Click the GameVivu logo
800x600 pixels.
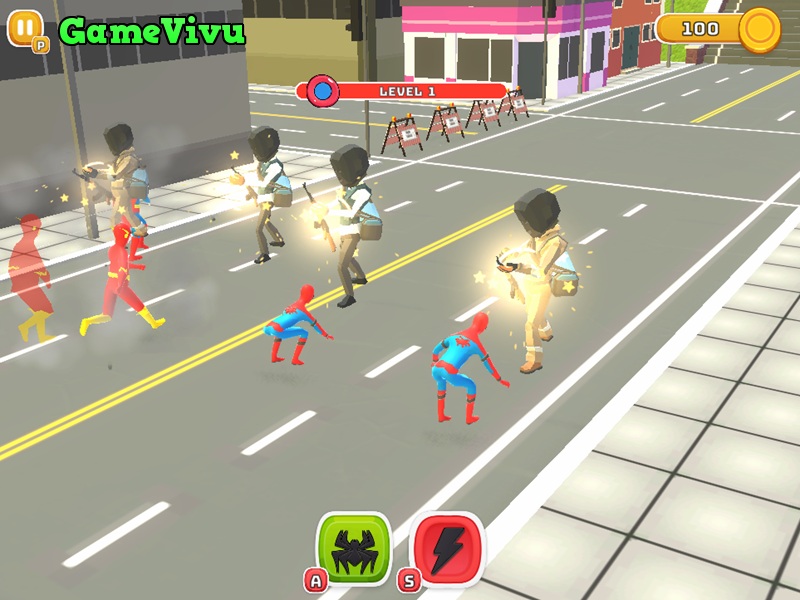tap(151, 31)
